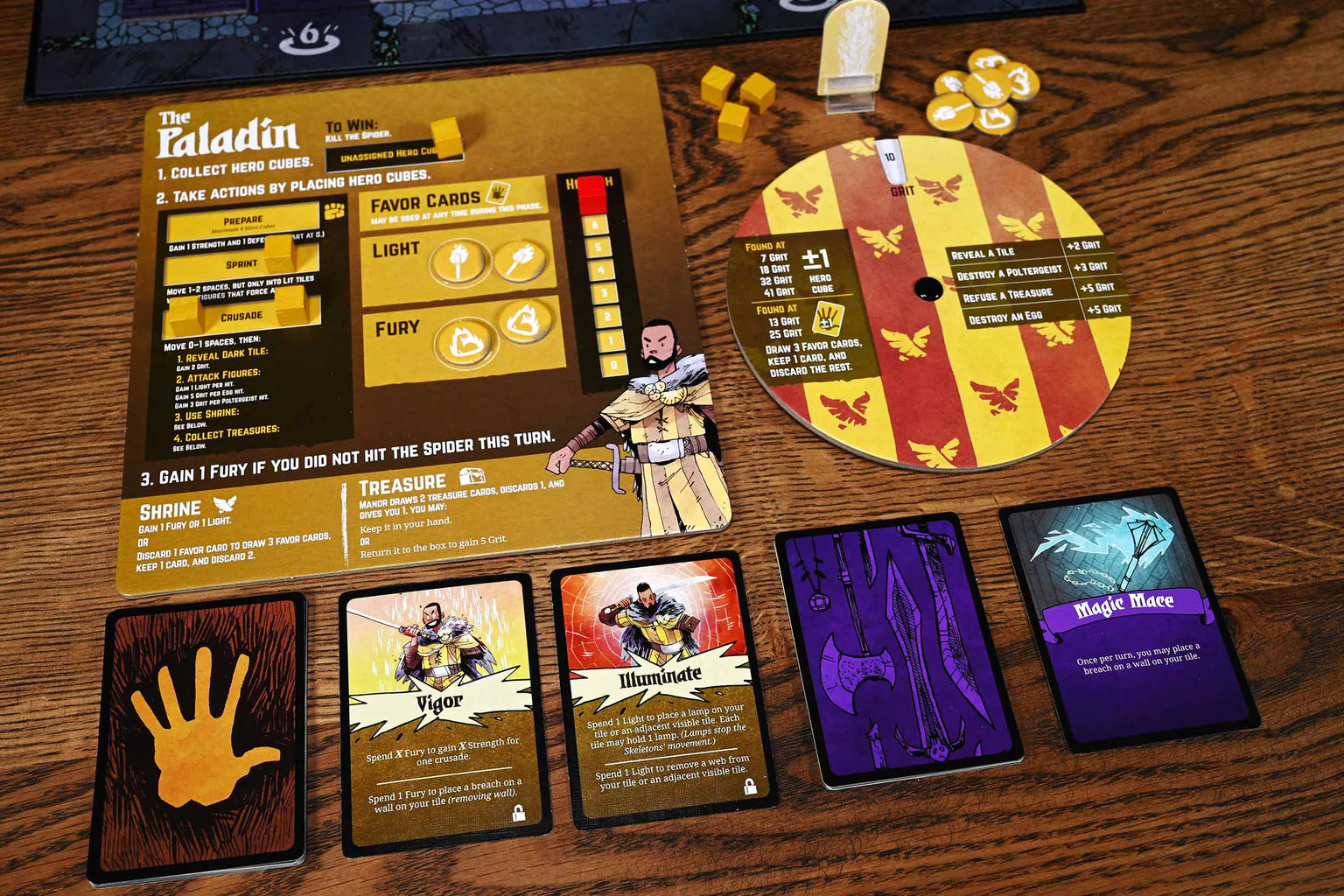Screen dimensions: 1344x896
Task: Activate the Crusade action space
Action: (x=241, y=316)
